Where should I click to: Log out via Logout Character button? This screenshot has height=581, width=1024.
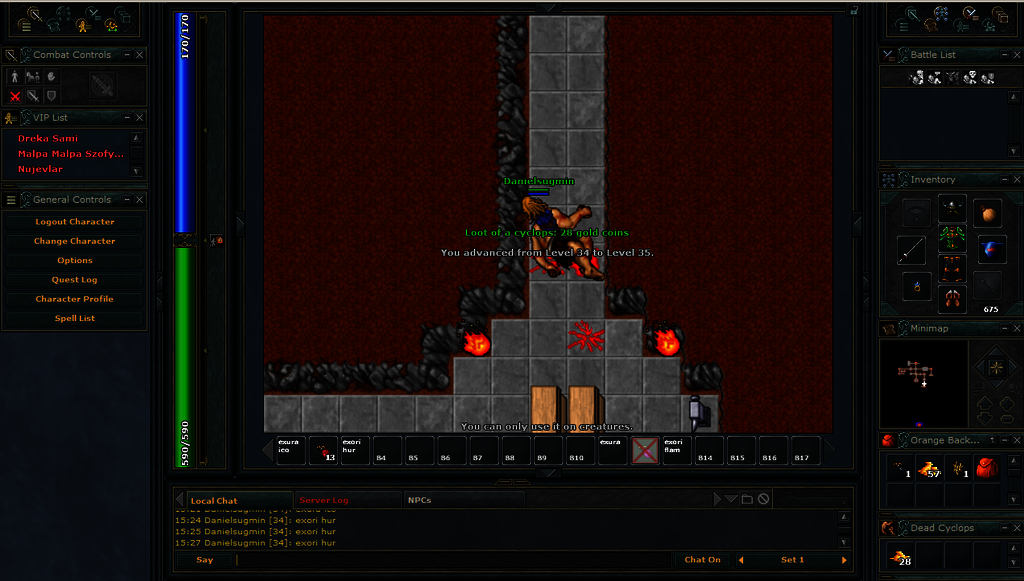[x=75, y=222]
